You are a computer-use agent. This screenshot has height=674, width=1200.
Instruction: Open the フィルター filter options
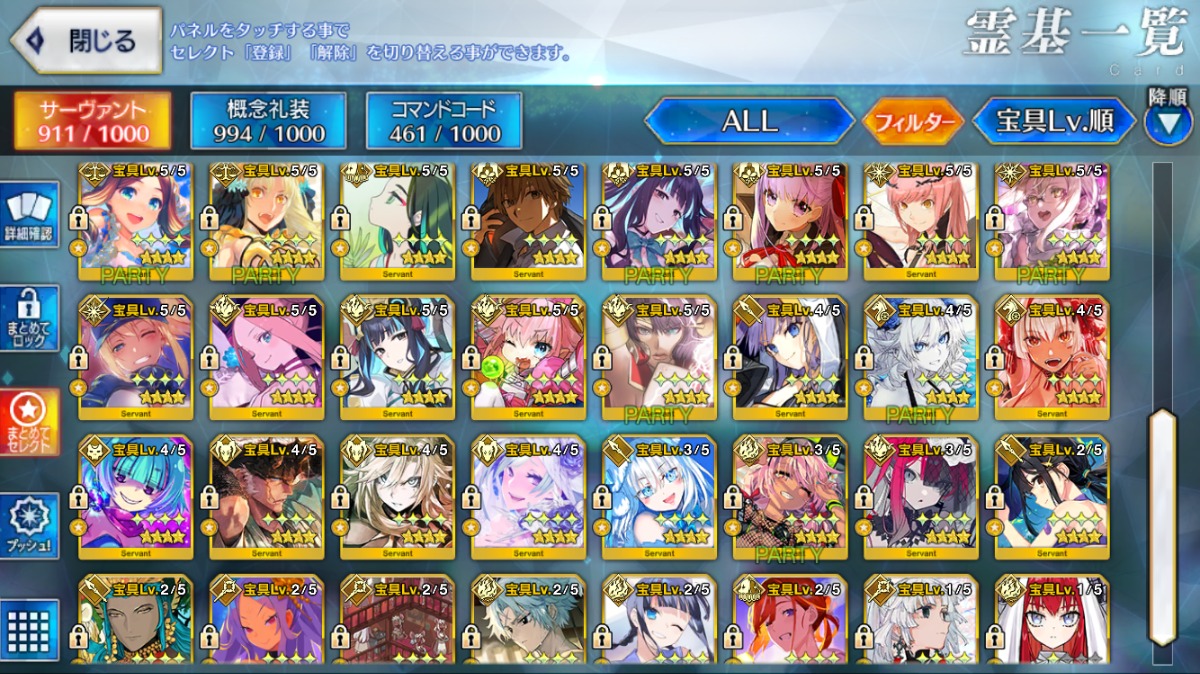click(913, 123)
